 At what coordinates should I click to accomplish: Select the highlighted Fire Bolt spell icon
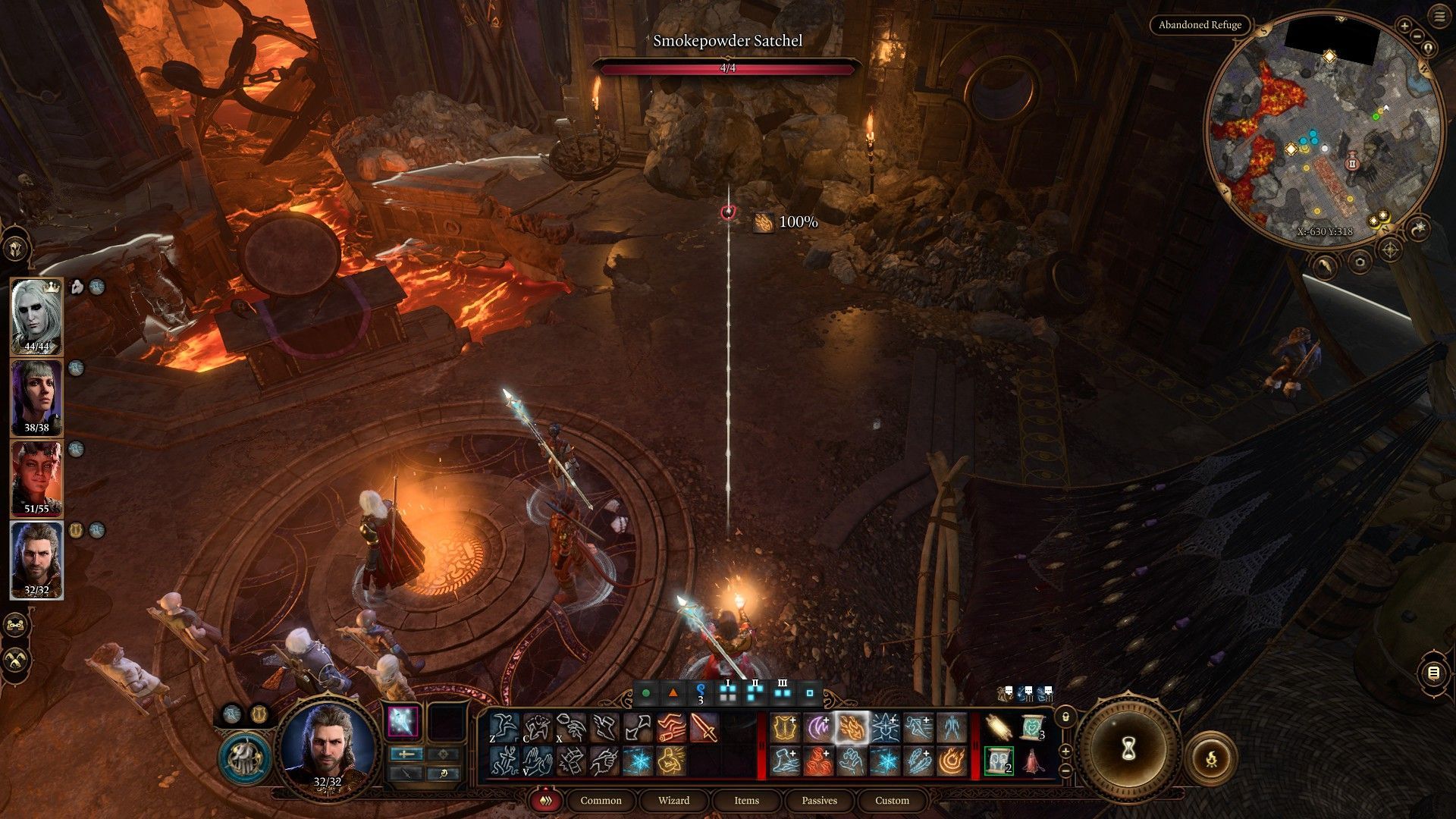click(851, 729)
